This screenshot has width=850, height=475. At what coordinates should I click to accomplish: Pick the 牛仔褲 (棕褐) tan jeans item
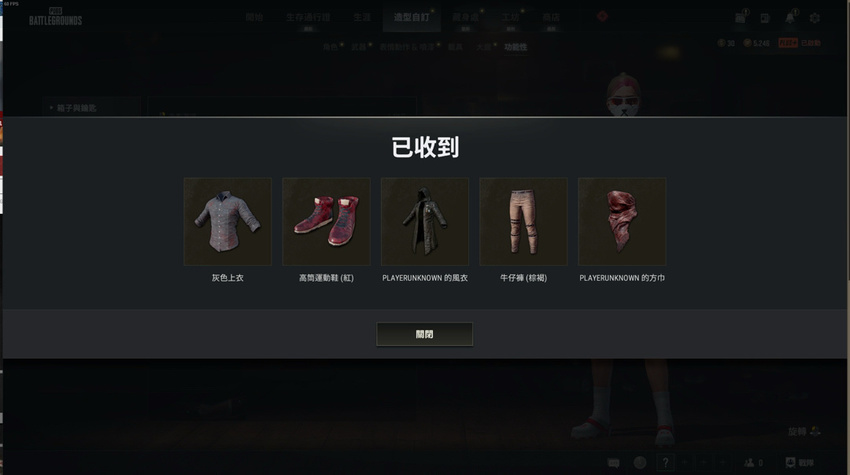coord(523,221)
